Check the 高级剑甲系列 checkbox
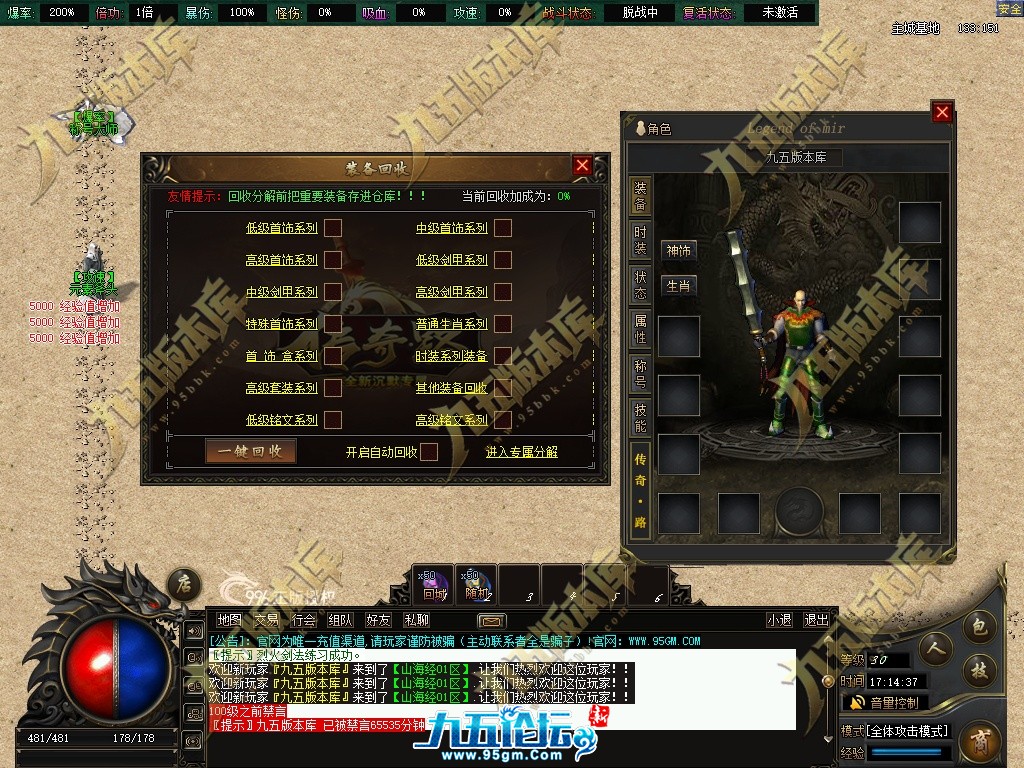Viewport: 1024px width, 768px height. click(x=503, y=292)
